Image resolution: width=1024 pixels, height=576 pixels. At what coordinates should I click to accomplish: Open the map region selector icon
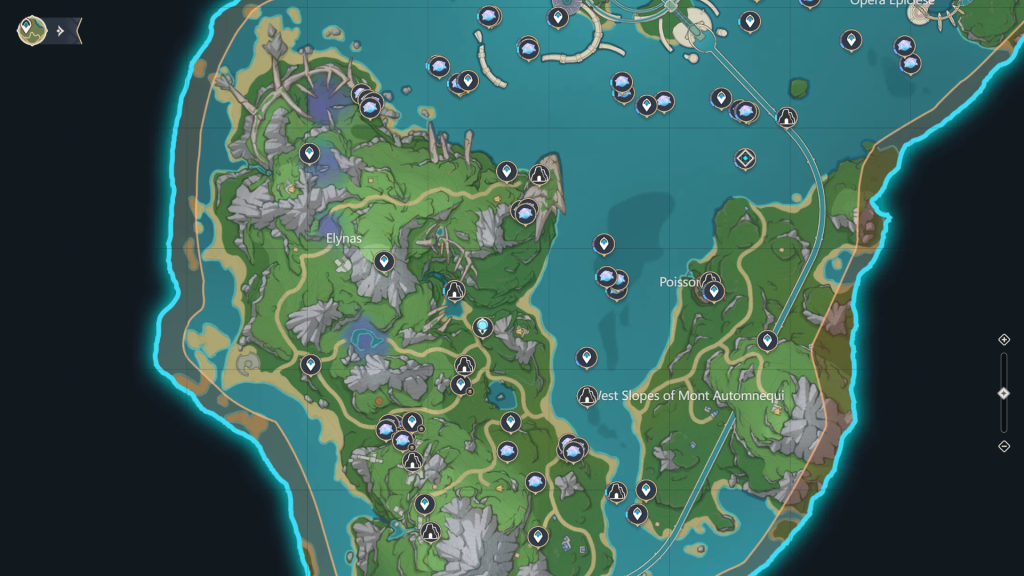32,30
